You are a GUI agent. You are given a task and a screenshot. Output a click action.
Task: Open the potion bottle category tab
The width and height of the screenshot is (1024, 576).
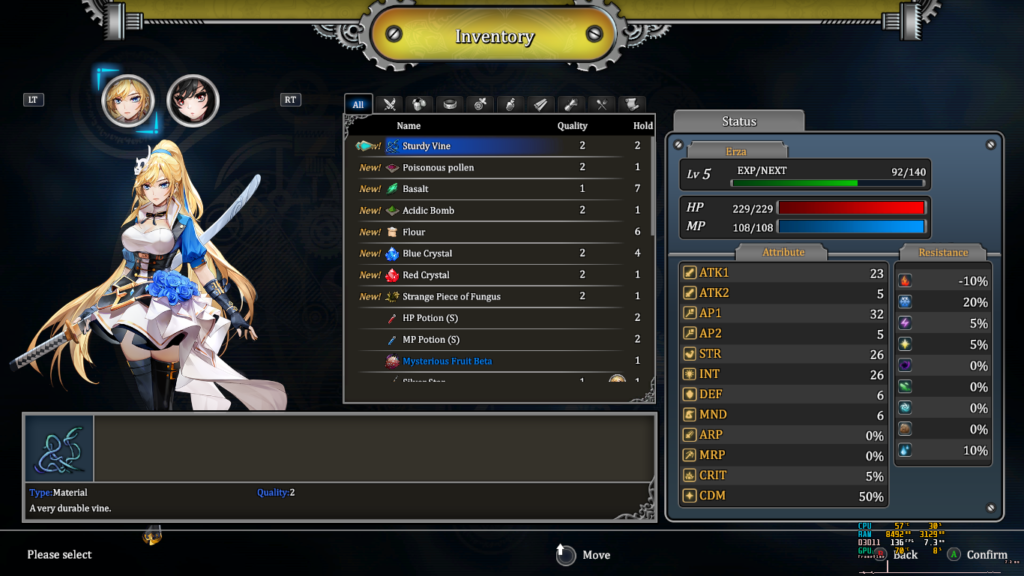(x=510, y=104)
